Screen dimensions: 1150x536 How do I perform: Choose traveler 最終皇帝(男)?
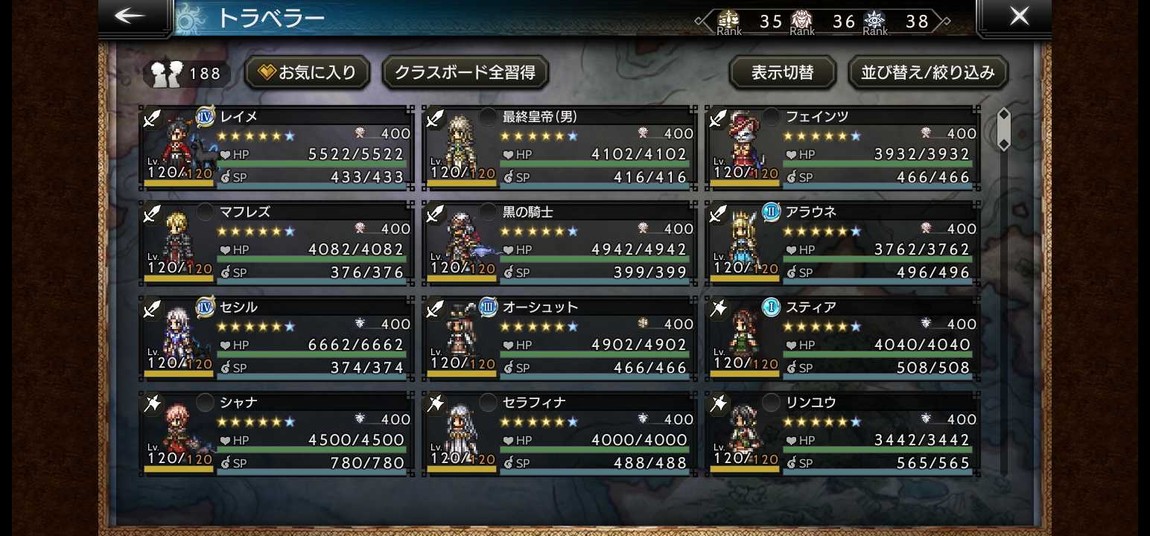tap(559, 147)
